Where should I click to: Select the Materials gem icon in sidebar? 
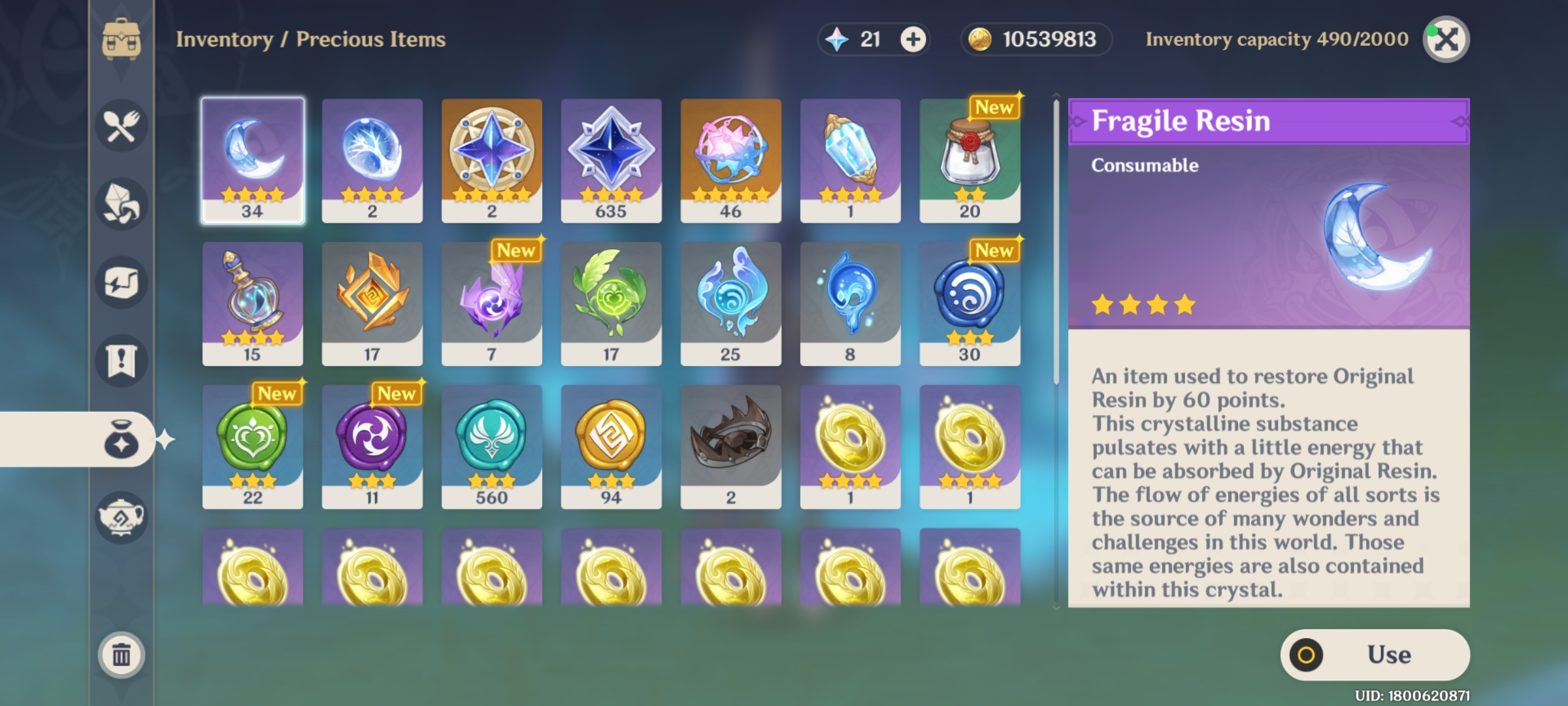121,205
